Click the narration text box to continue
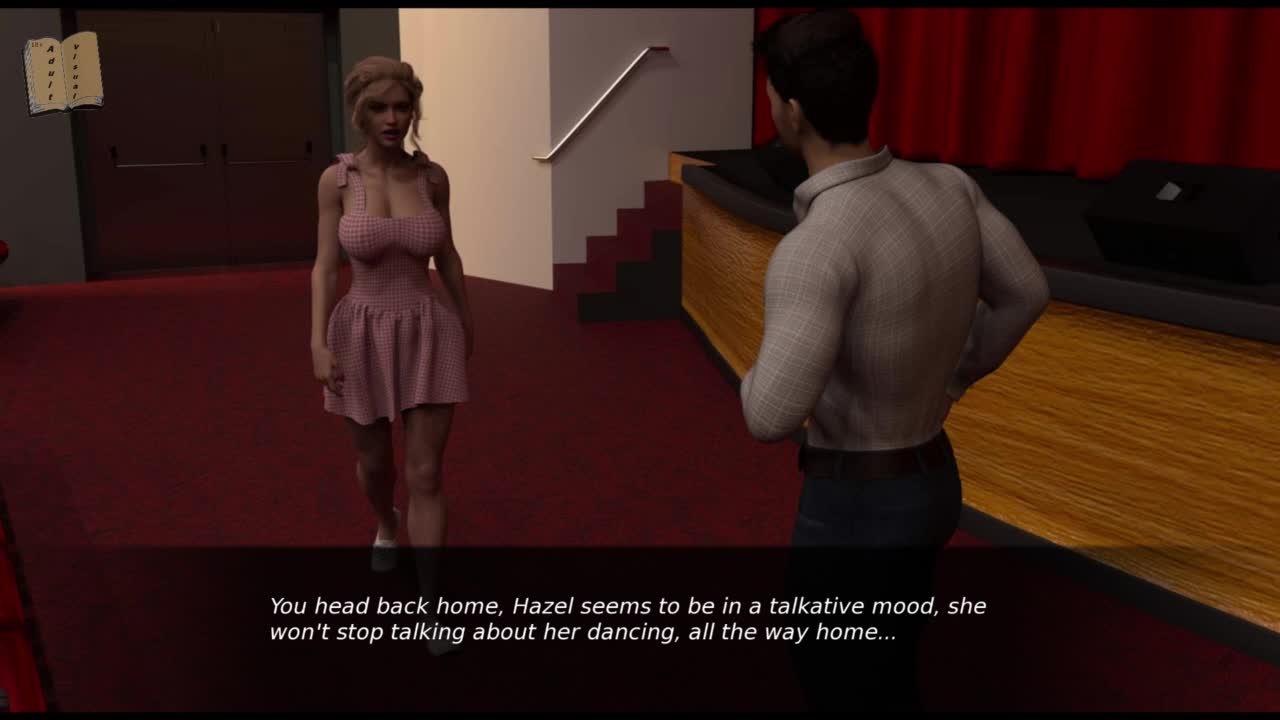The image size is (1280, 720). pos(628,619)
